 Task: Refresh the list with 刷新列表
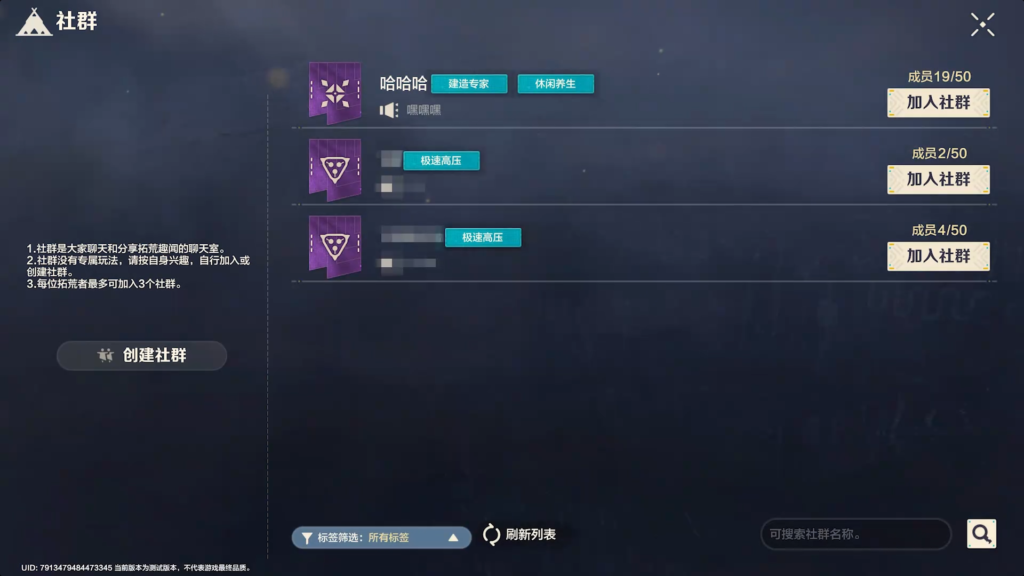pyautogui.click(x=519, y=535)
